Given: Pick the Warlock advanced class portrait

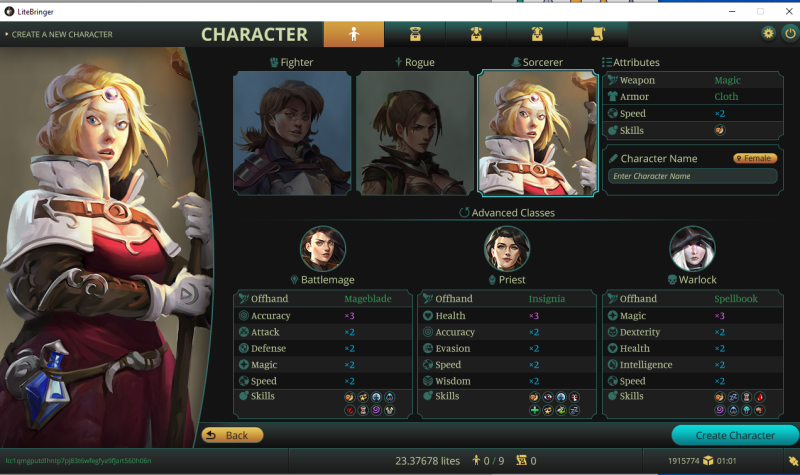Looking at the screenshot, I should 692,249.
